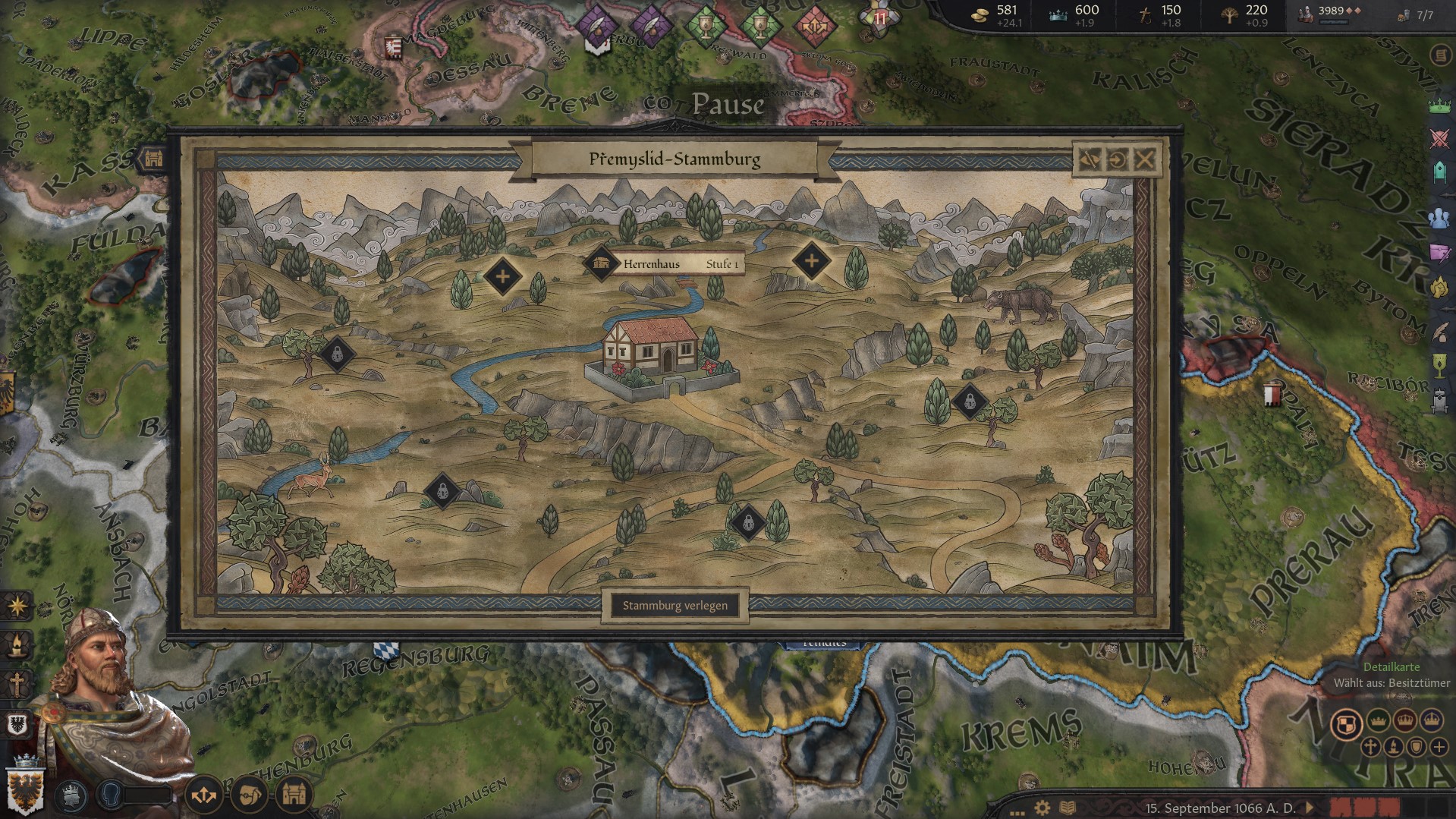1456x819 pixels.
Task: Toggle the eye visibility icon in estate window
Action: coord(1090,159)
